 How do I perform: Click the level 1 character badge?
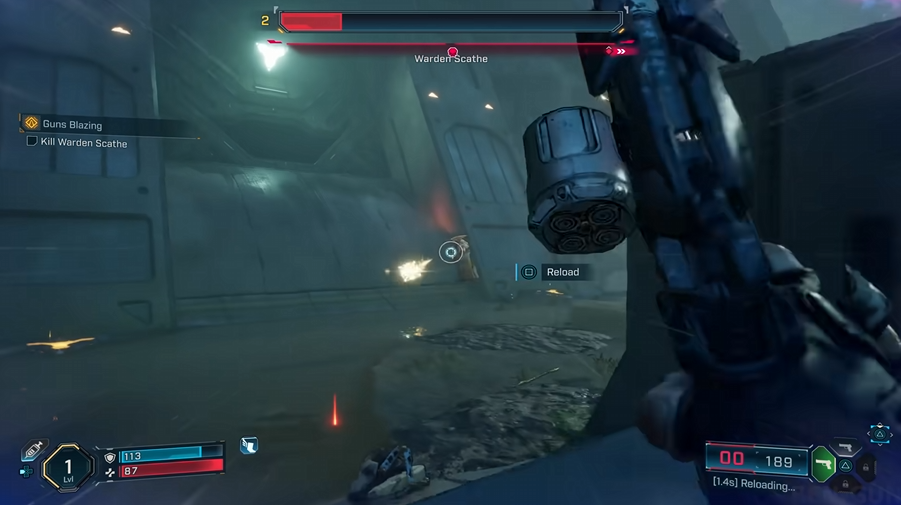point(68,467)
